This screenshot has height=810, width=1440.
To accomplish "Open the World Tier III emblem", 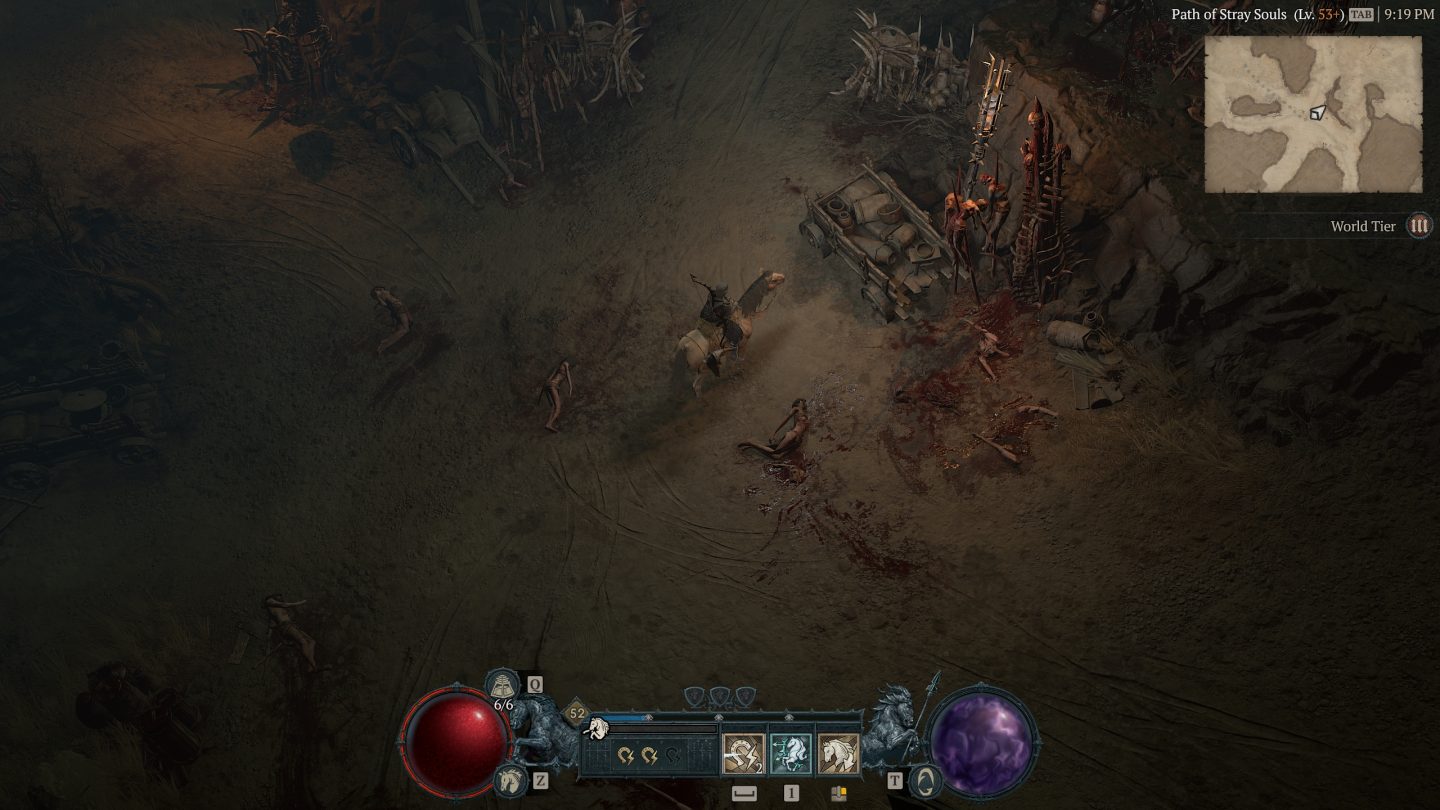I will coord(1418,226).
